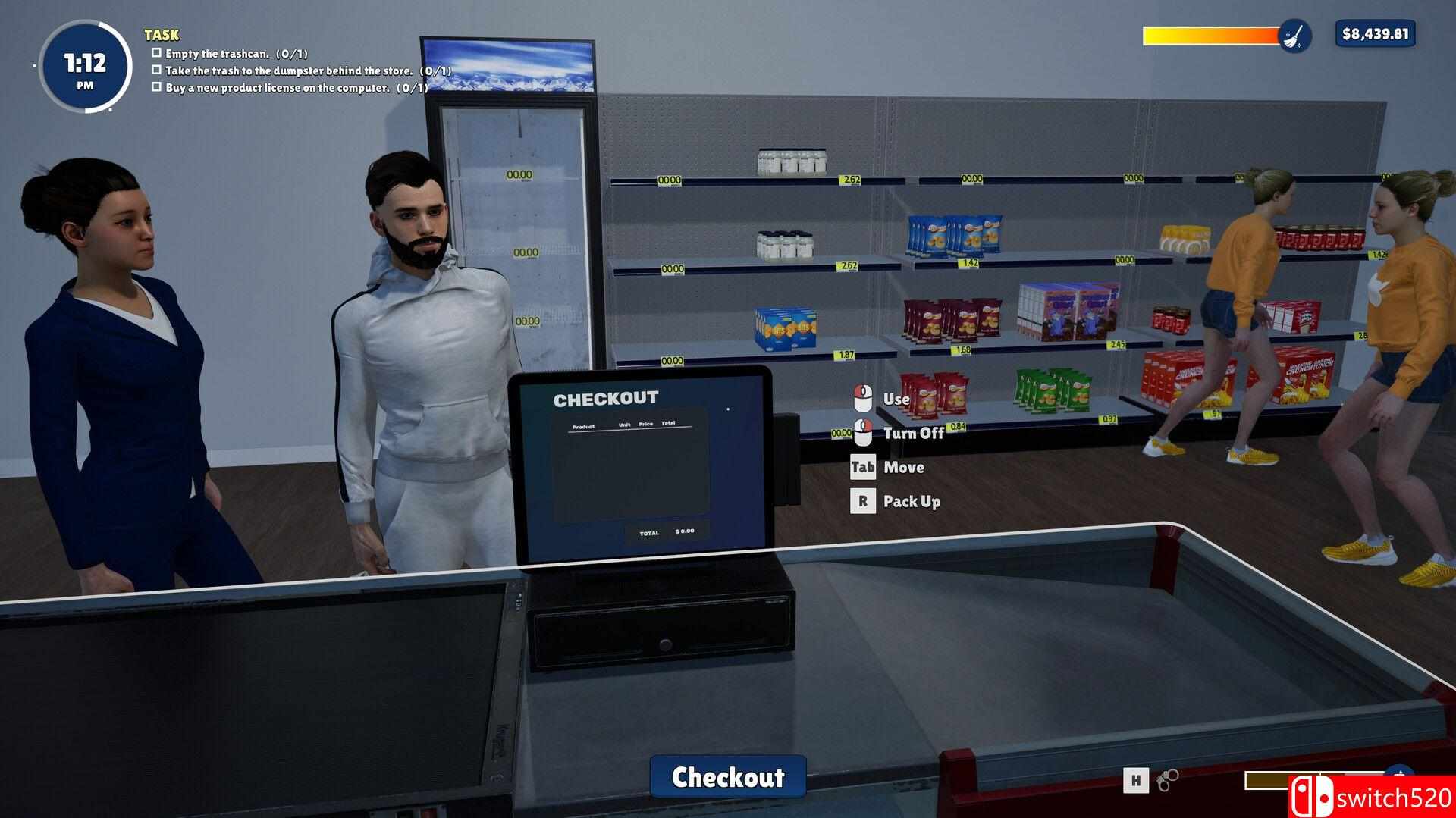The width and height of the screenshot is (1456, 818).
Task: Select the 2.62 price tag on the shelf
Action: click(x=849, y=180)
